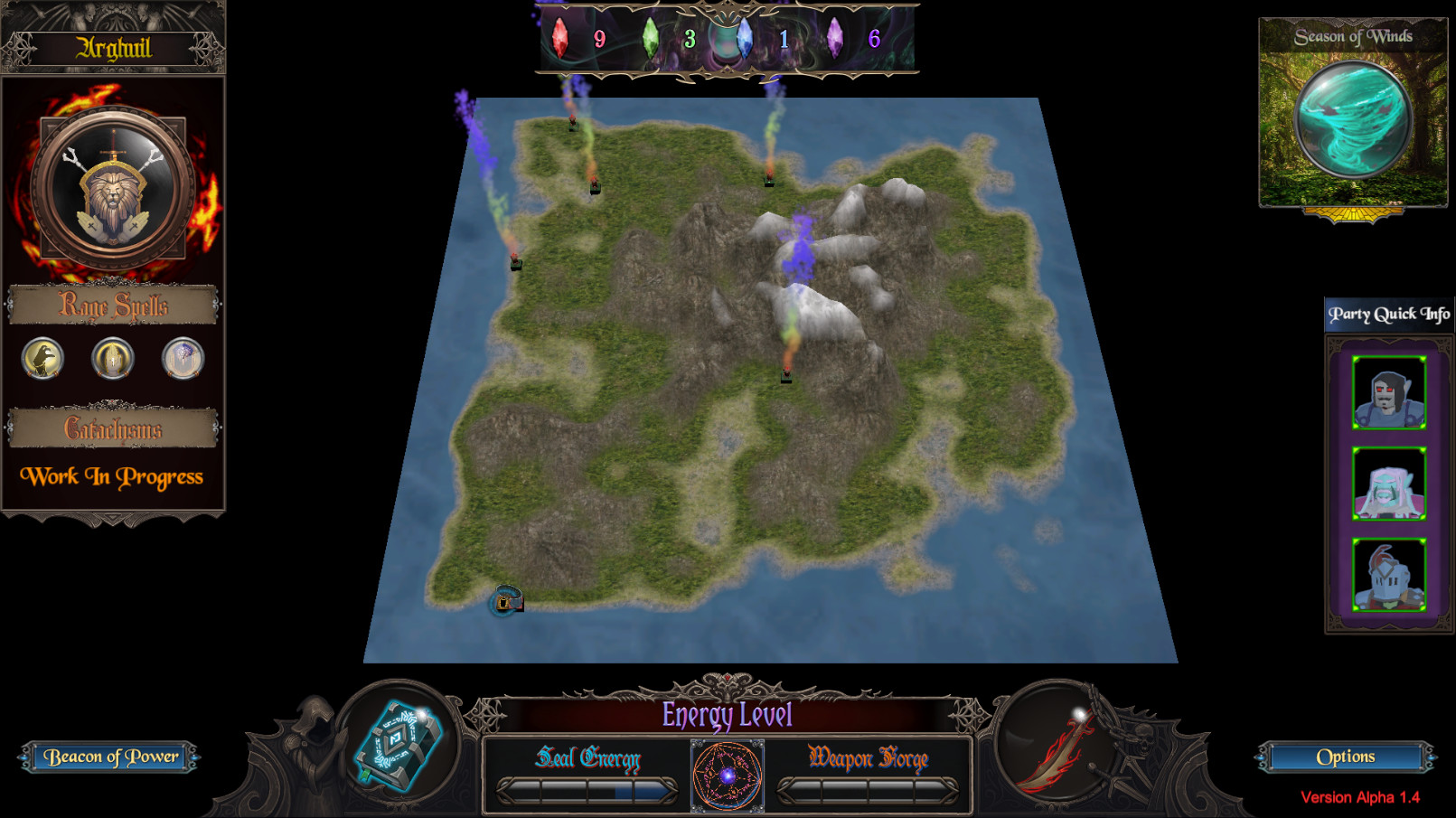The image size is (1456, 818).
Task: Cast the gauntlet Rage Spell
Action: 111,357
